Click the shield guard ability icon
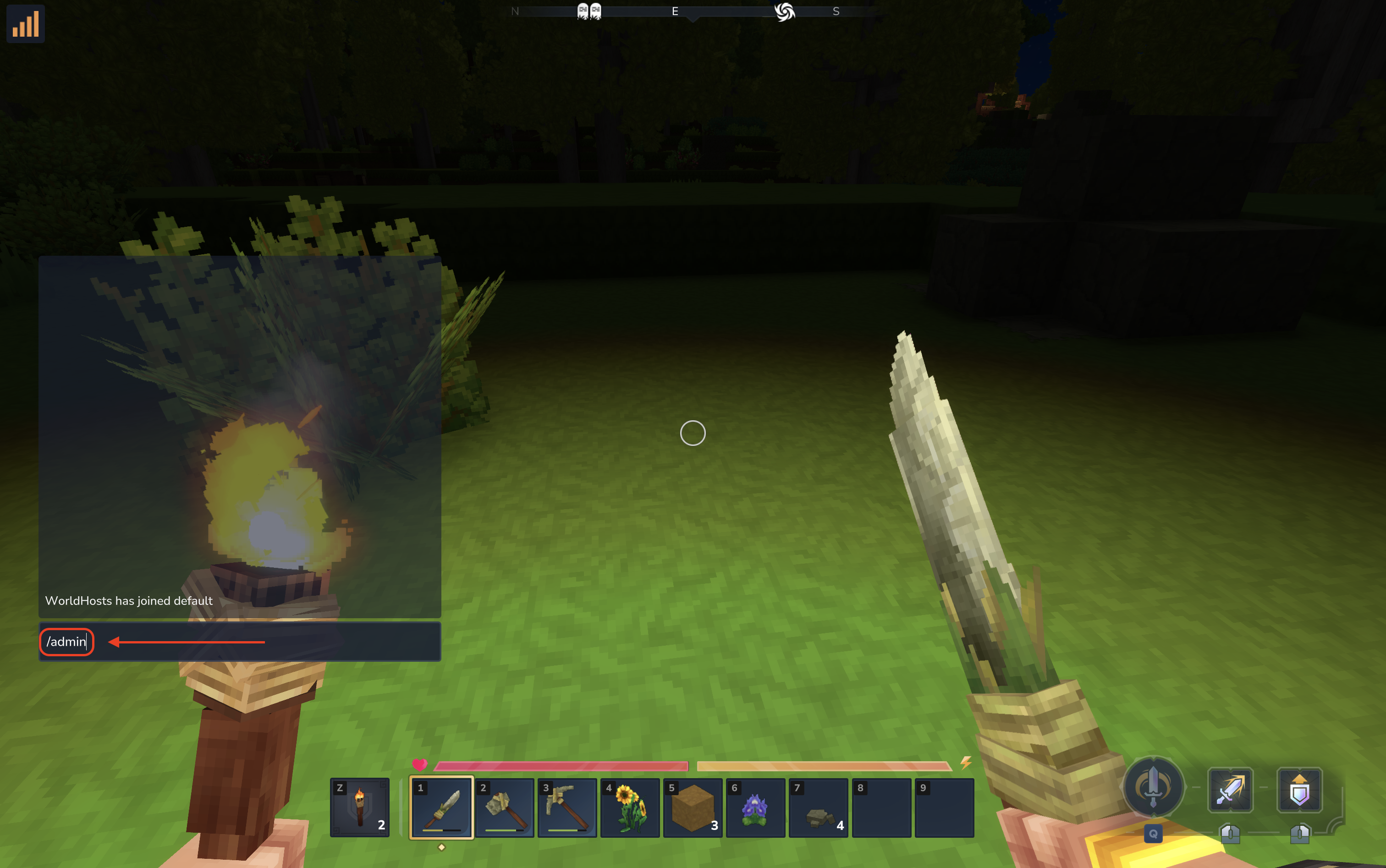1386x868 pixels. (x=1299, y=790)
